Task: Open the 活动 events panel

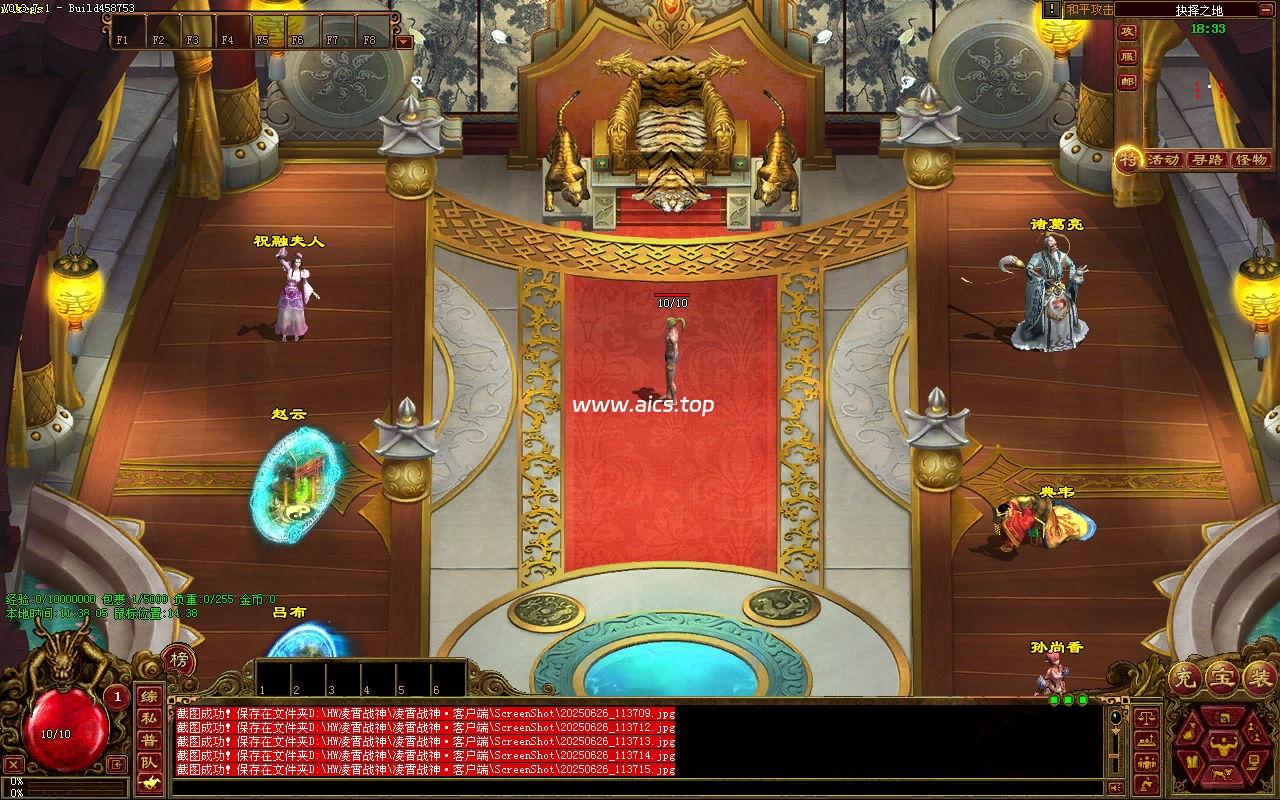Action: (1163, 160)
